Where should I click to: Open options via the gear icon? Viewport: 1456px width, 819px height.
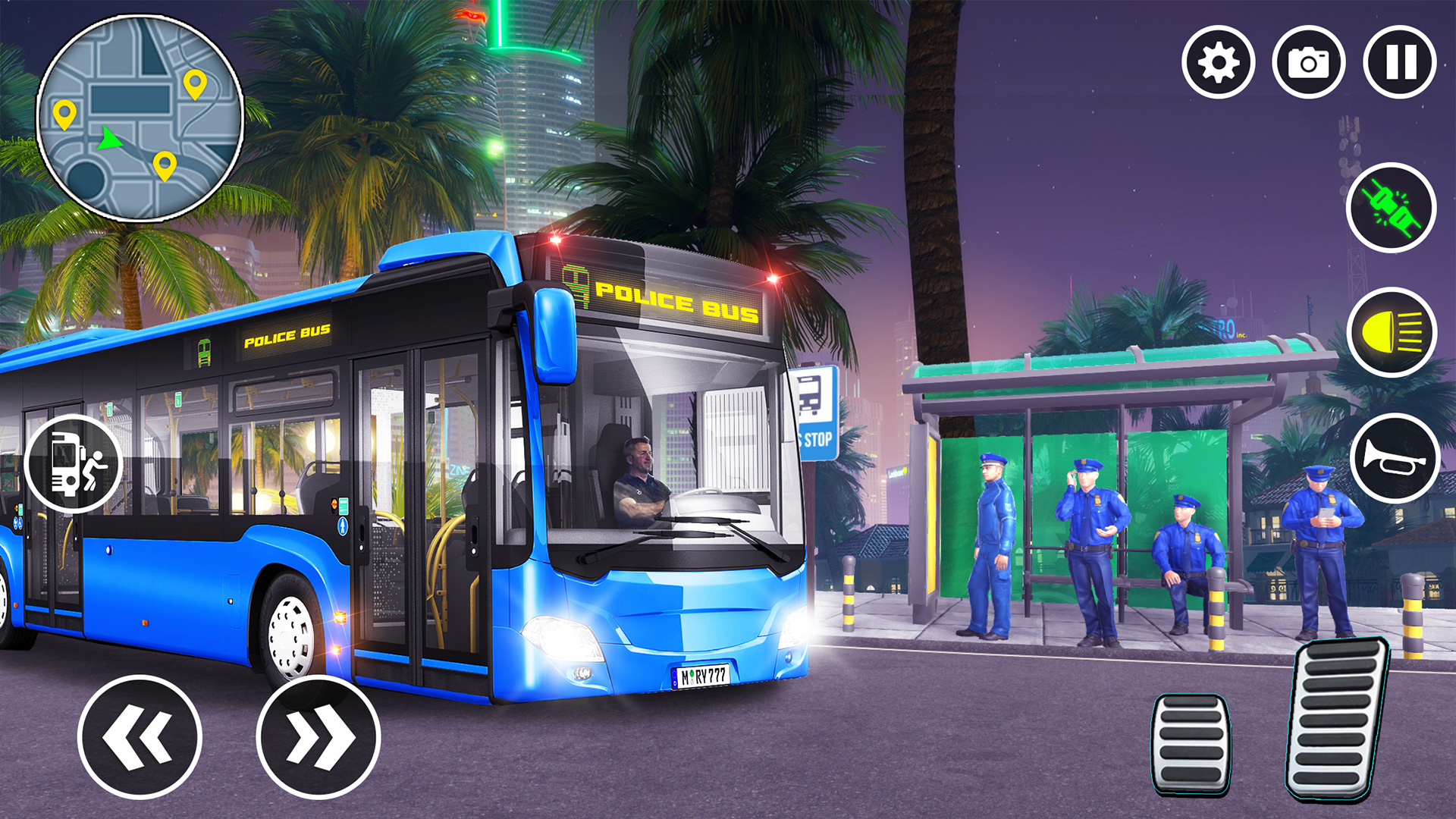(x=1219, y=62)
